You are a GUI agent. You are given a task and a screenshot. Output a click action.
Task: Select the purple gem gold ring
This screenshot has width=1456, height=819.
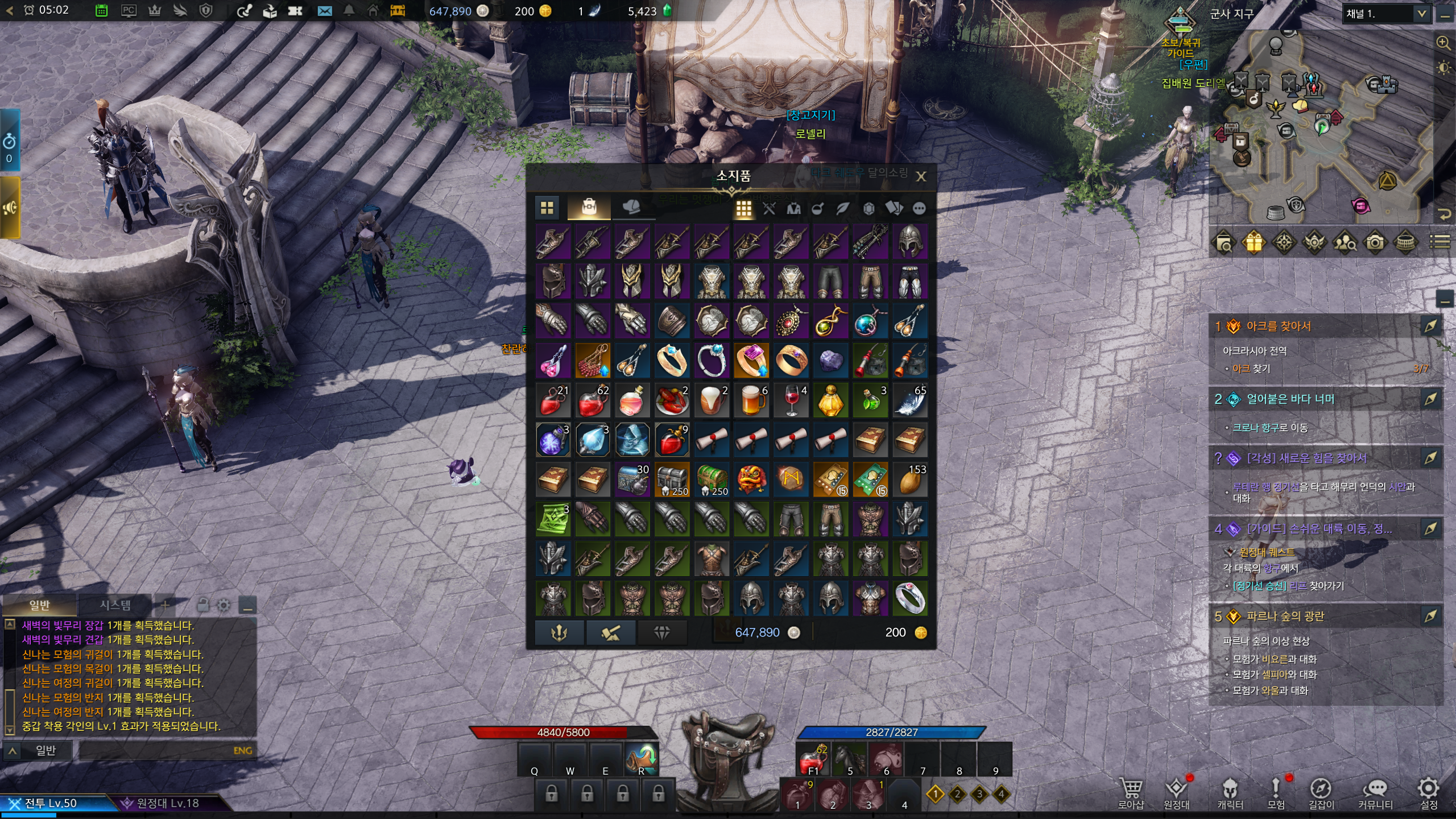[x=751, y=361]
